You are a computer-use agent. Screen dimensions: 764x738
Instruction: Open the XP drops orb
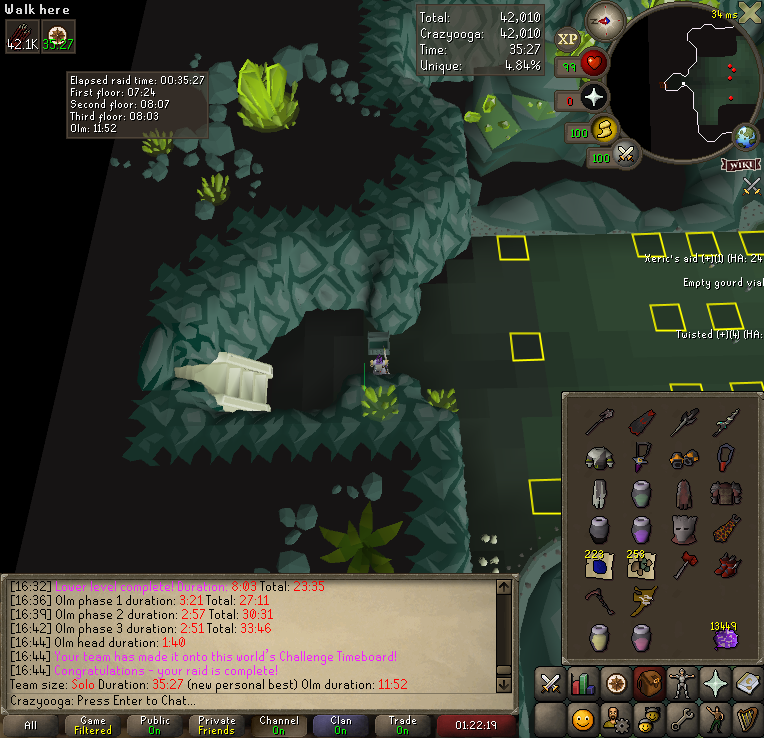(x=567, y=39)
